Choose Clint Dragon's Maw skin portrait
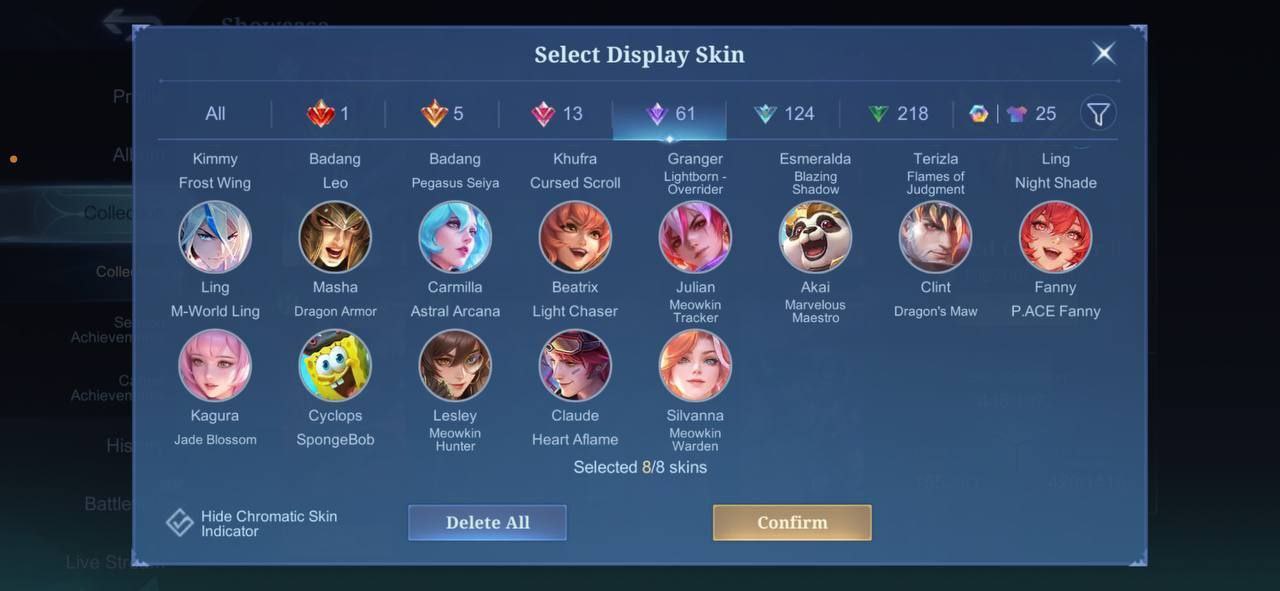Viewport: 1280px width, 591px height. point(935,238)
